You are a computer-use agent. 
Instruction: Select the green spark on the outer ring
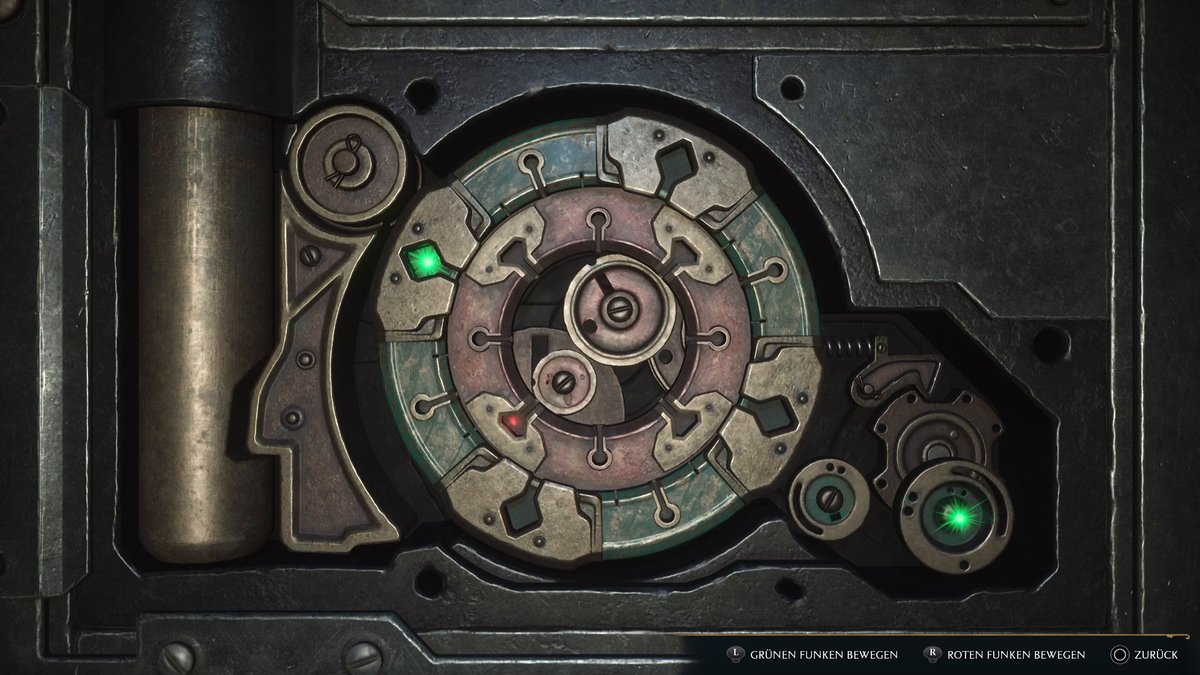tap(429, 264)
